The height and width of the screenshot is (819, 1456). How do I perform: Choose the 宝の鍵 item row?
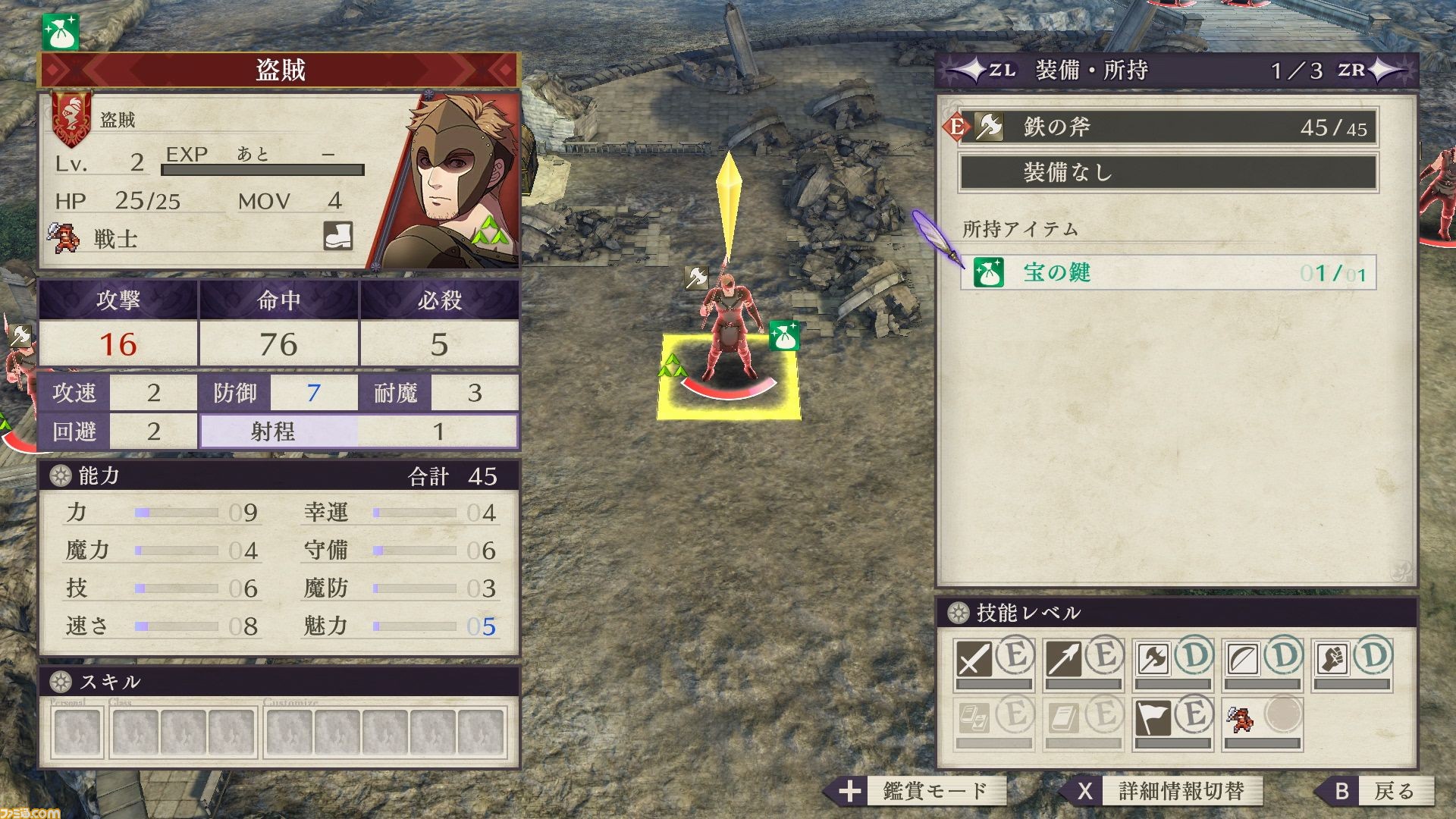click(1168, 272)
